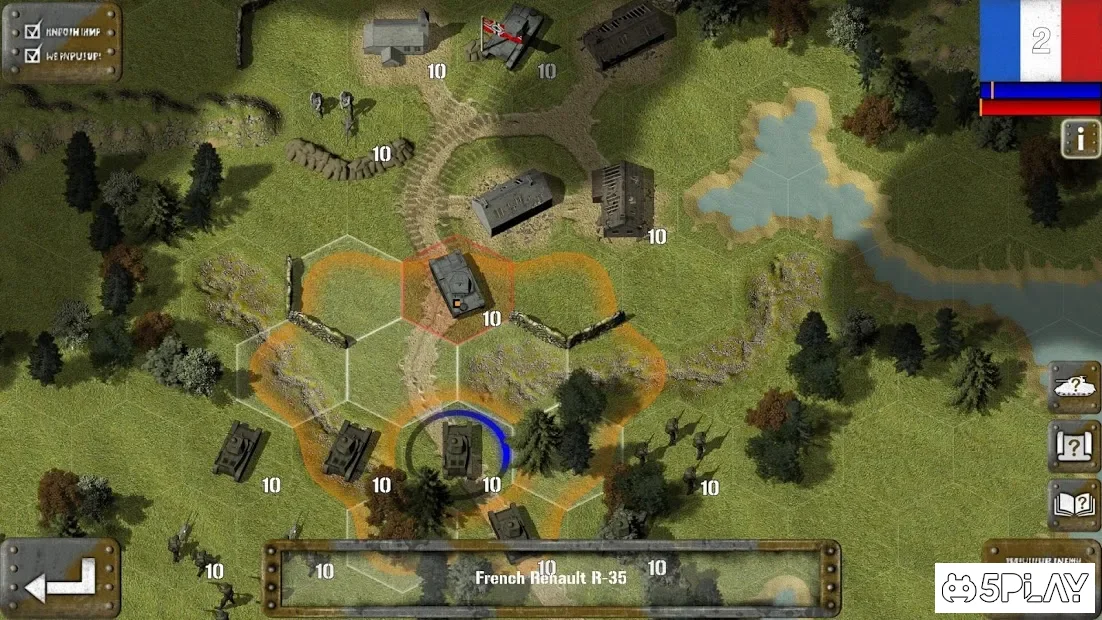The image size is (1102, 620).
Task: Click the return arrow button
Action: [x=60, y=580]
